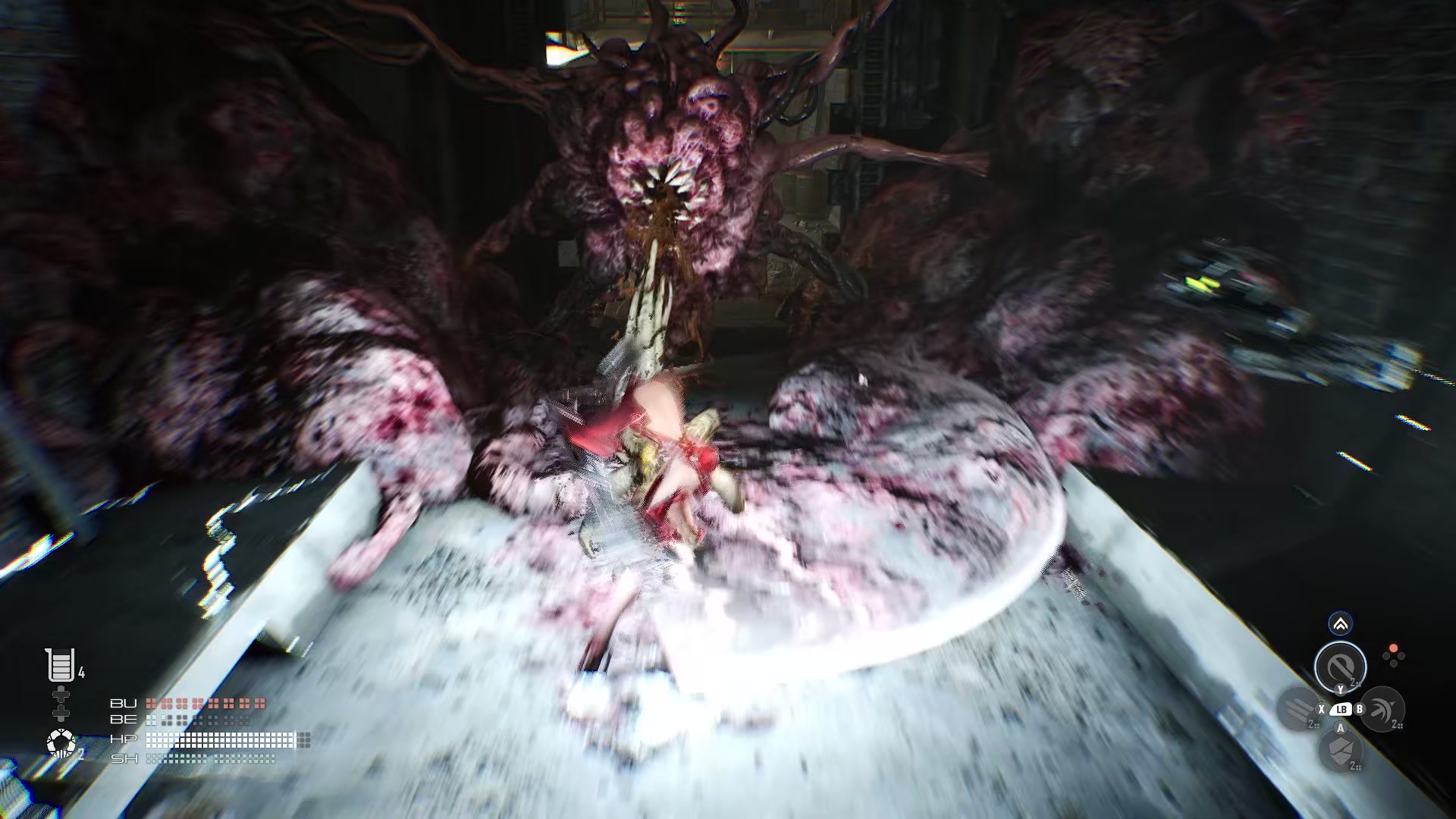Screen dimensions: 1456x819
Task: Click the lower plus-shaped upgrade icon
Action: click(61, 714)
